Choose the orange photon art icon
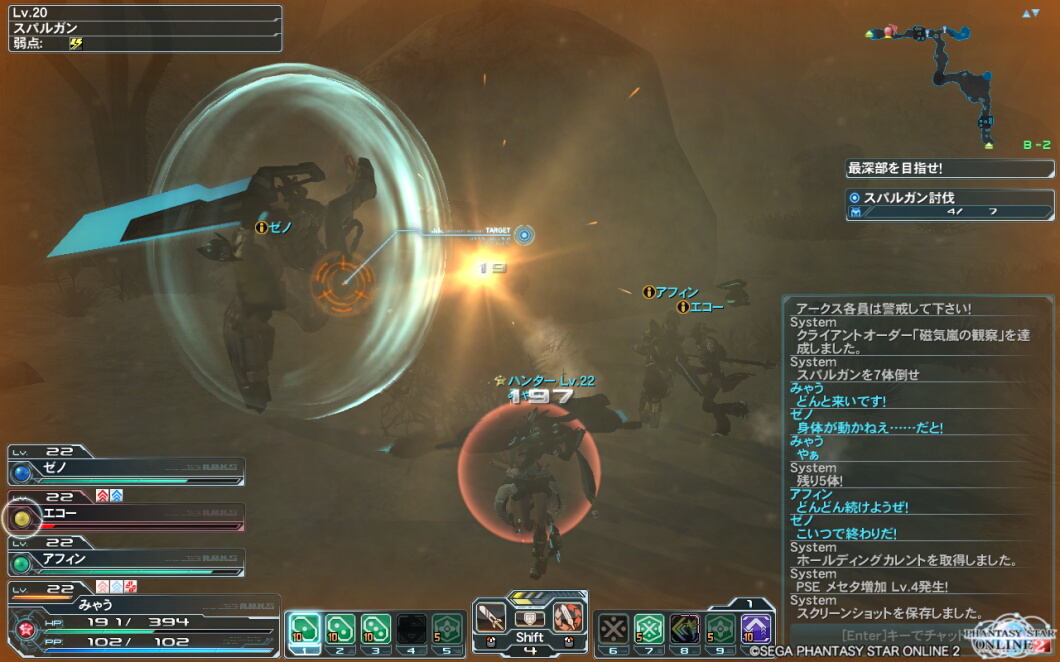 point(567,618)
